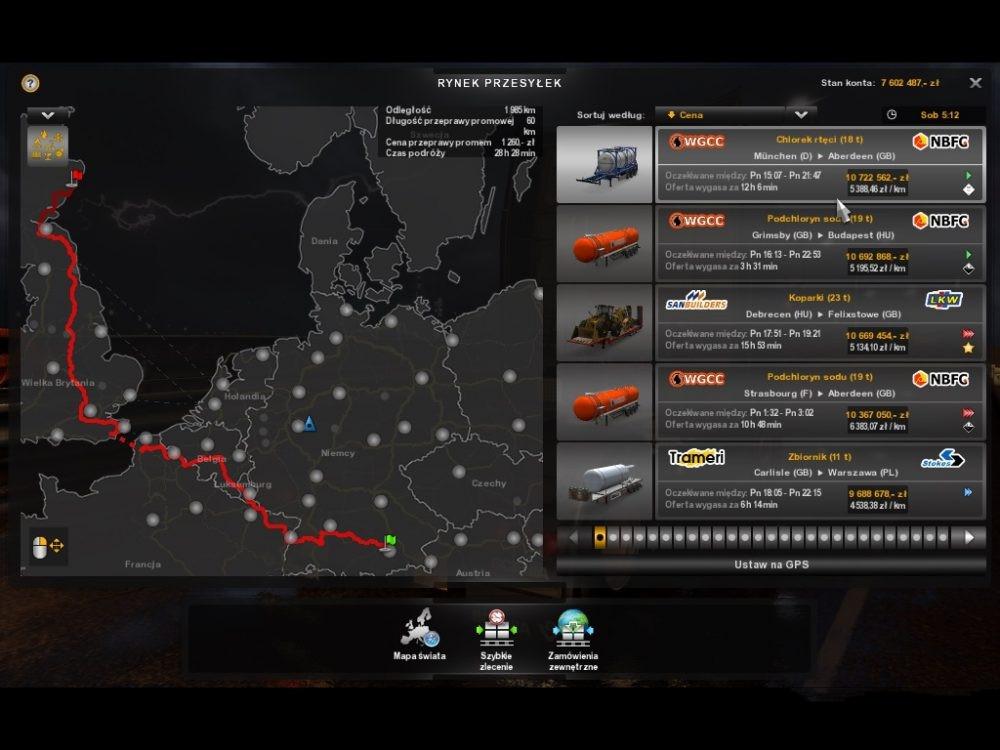
Task: Close the Rynek Przesyłek window
Action: (x=975, y=83)
